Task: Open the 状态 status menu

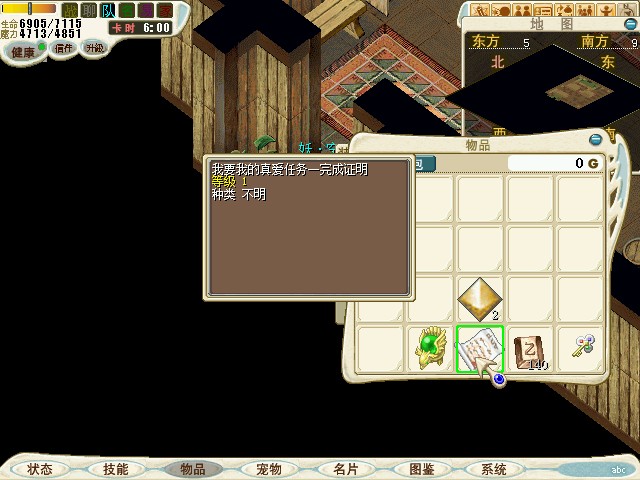Action: pos(40,468)
